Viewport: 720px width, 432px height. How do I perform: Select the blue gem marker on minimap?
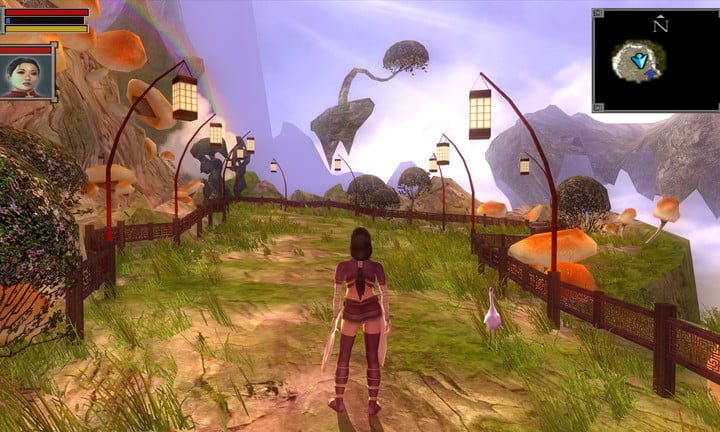pos(638,62)
